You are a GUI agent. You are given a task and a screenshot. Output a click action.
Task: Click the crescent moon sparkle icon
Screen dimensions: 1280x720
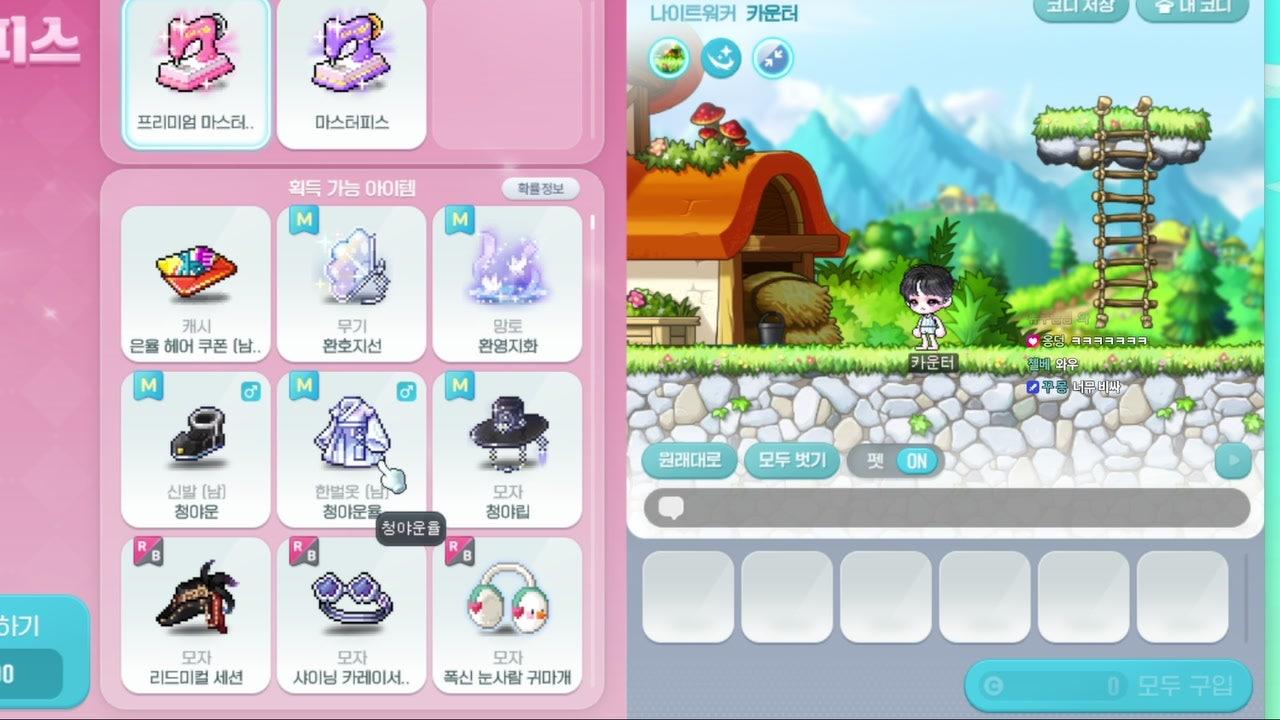720,58
